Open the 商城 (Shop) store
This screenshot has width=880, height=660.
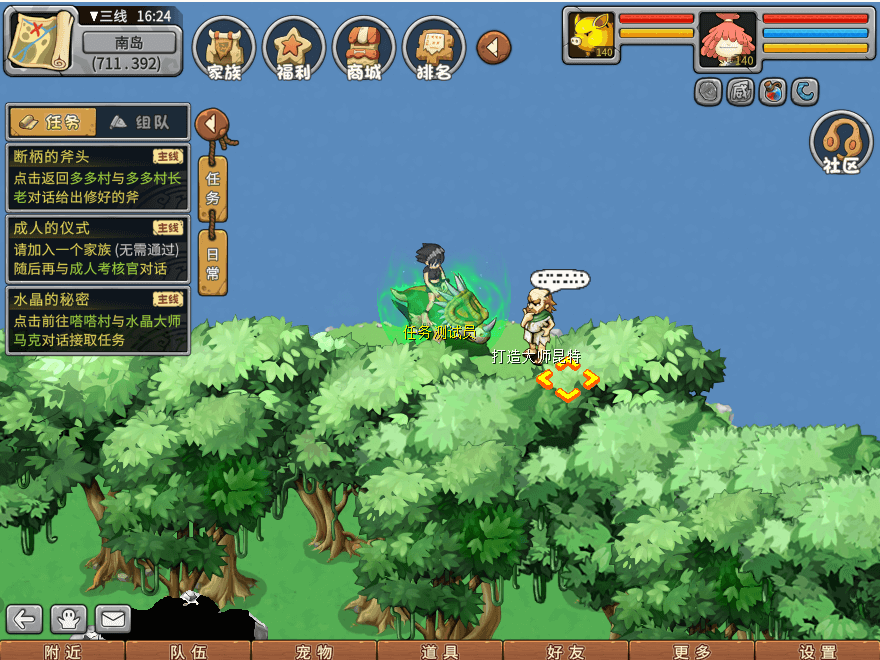(364, 48)
